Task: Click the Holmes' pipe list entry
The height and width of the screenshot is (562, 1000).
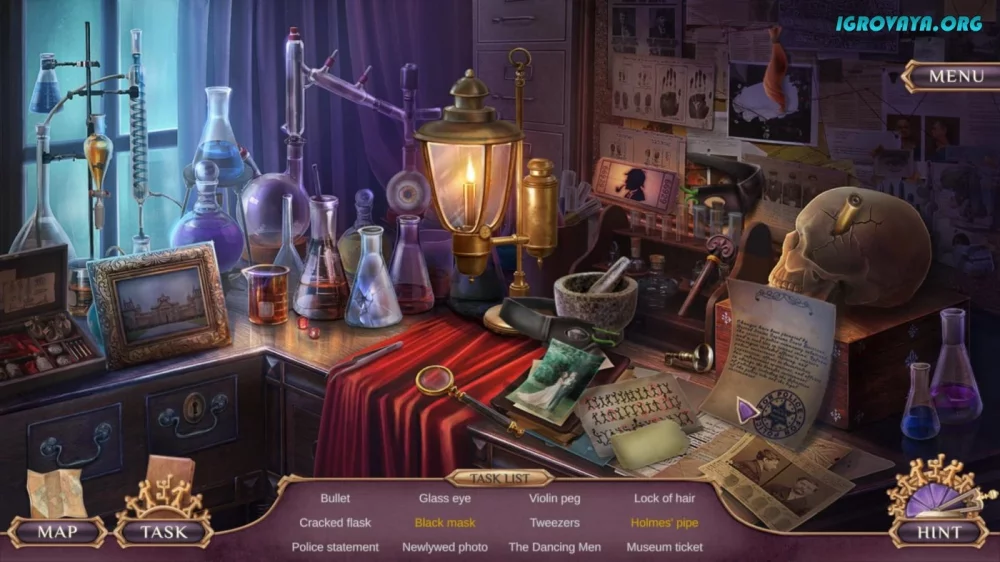Action: click(664, 523)
